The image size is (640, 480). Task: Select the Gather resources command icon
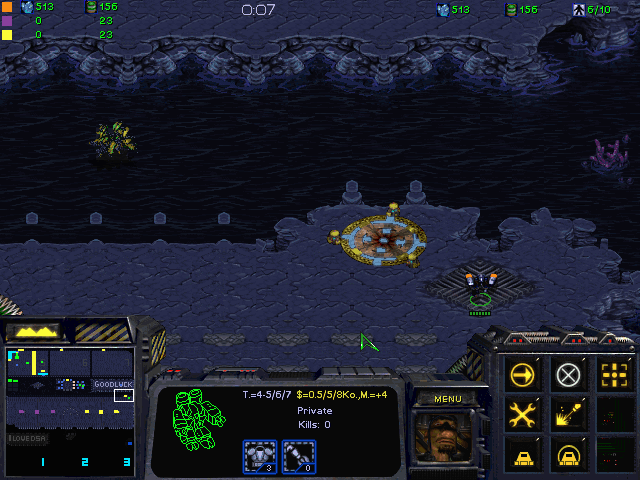click(568, 413)
